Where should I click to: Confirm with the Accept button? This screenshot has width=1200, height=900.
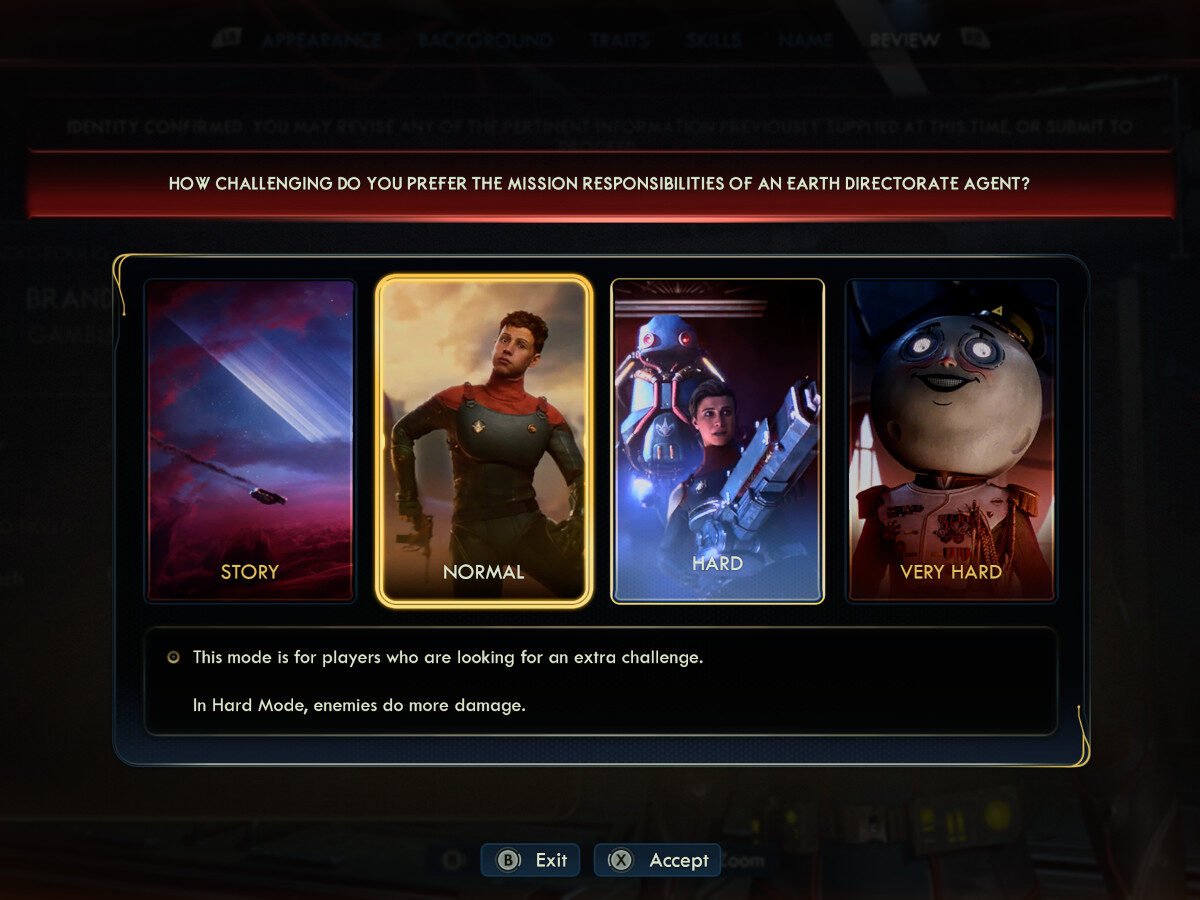click(658, 860)
